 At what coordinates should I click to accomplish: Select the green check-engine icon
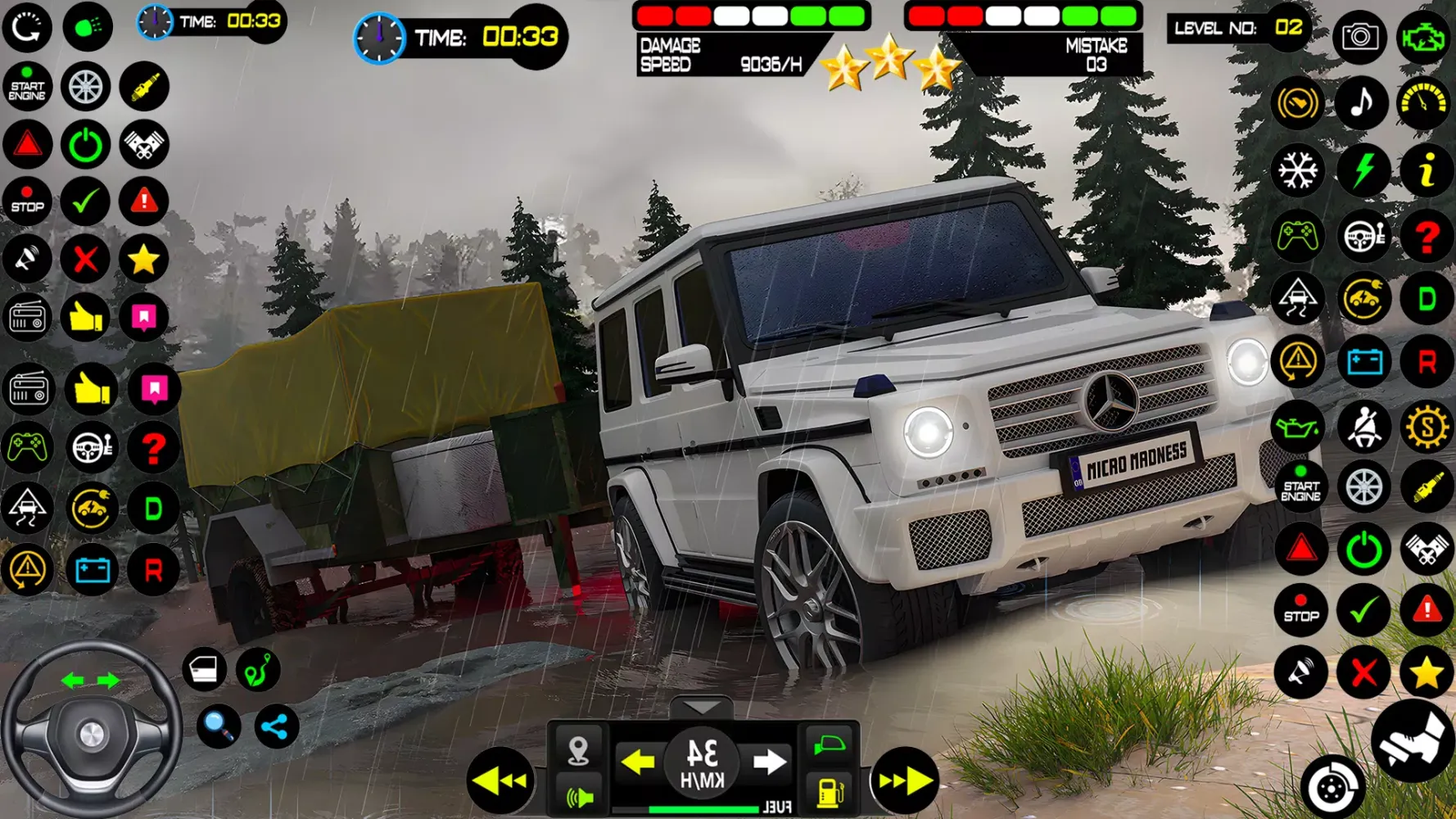point(1423,37)
